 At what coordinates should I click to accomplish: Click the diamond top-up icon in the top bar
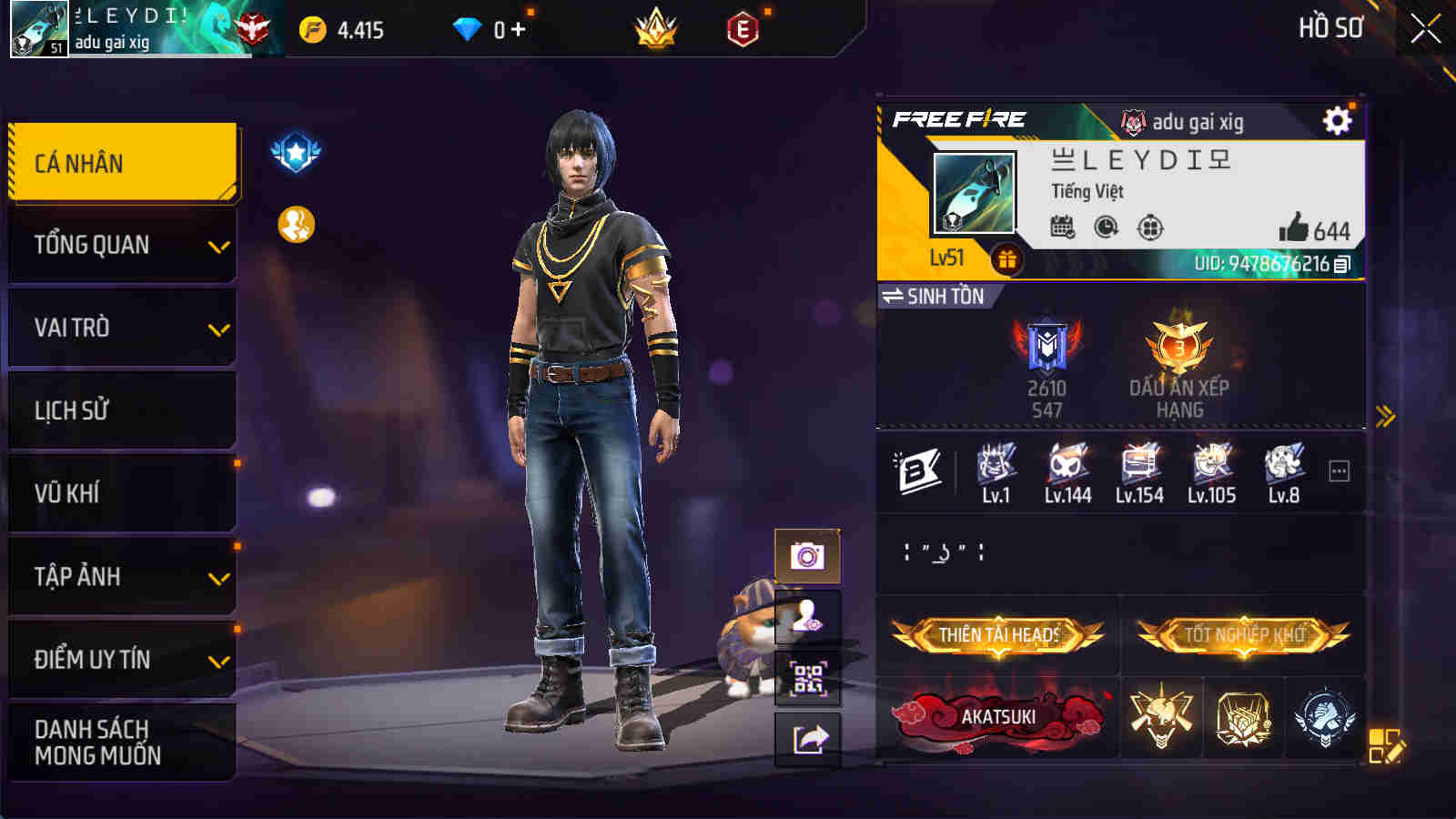pos(466,27)
